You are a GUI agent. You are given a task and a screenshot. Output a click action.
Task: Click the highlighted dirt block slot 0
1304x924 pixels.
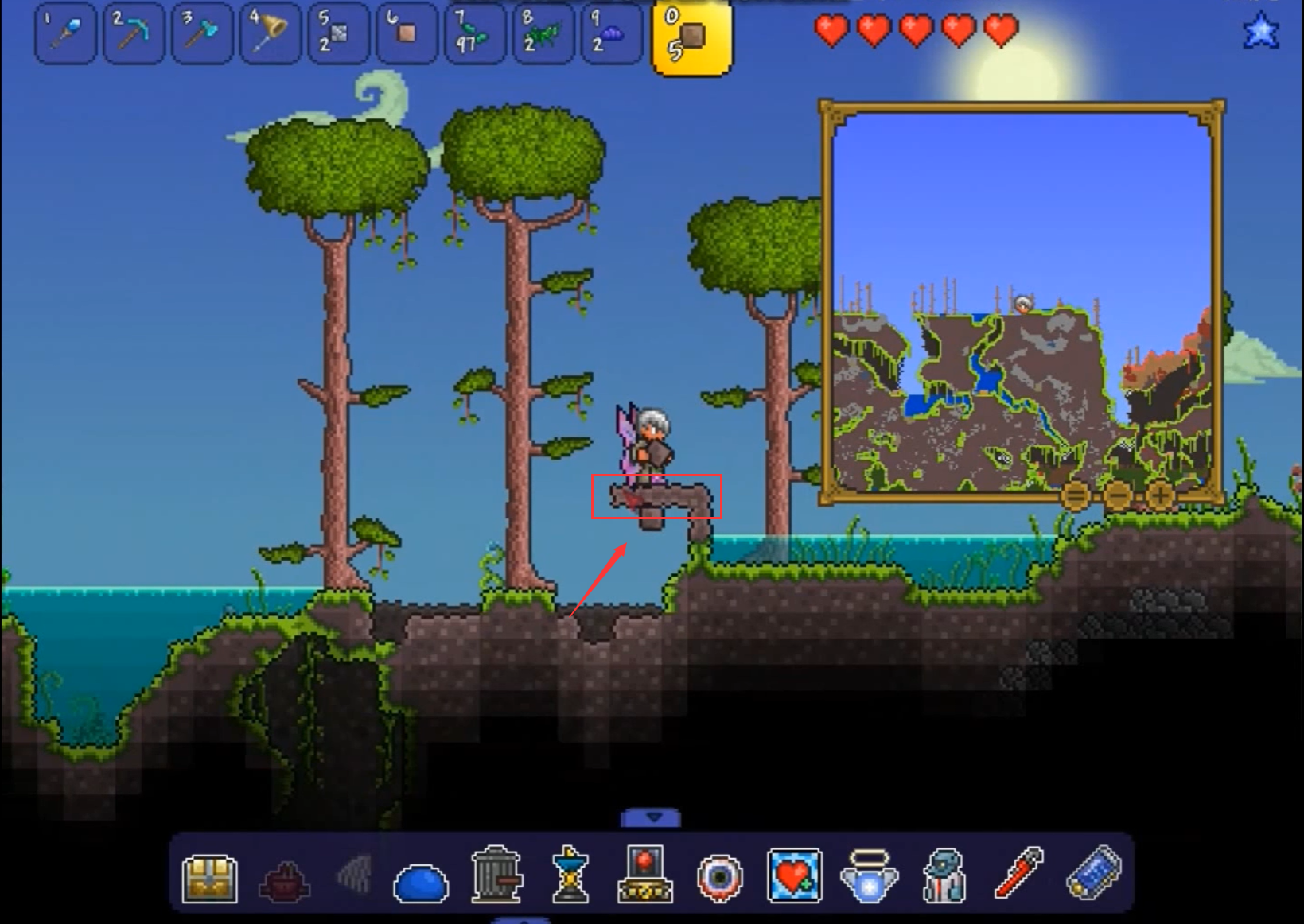point(691,37)
